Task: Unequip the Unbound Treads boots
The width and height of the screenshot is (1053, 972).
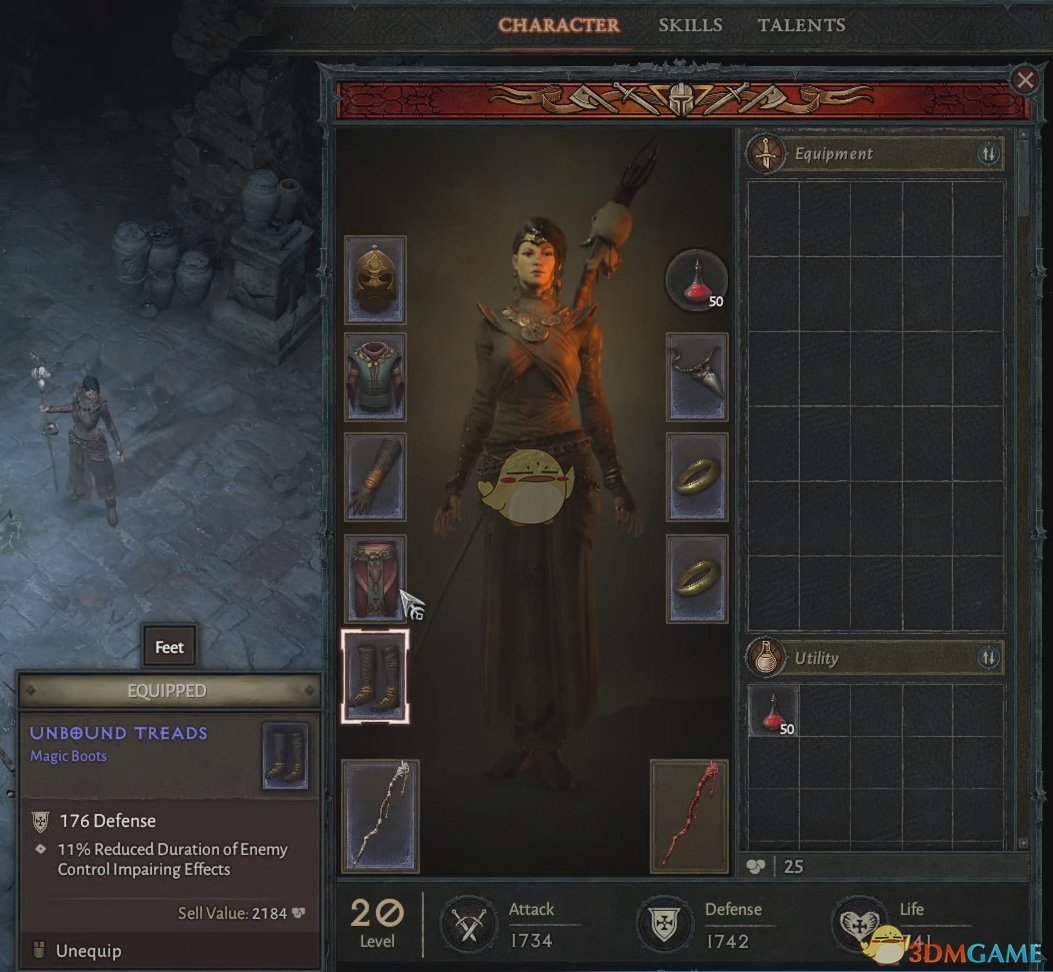Action: (87, 949)
